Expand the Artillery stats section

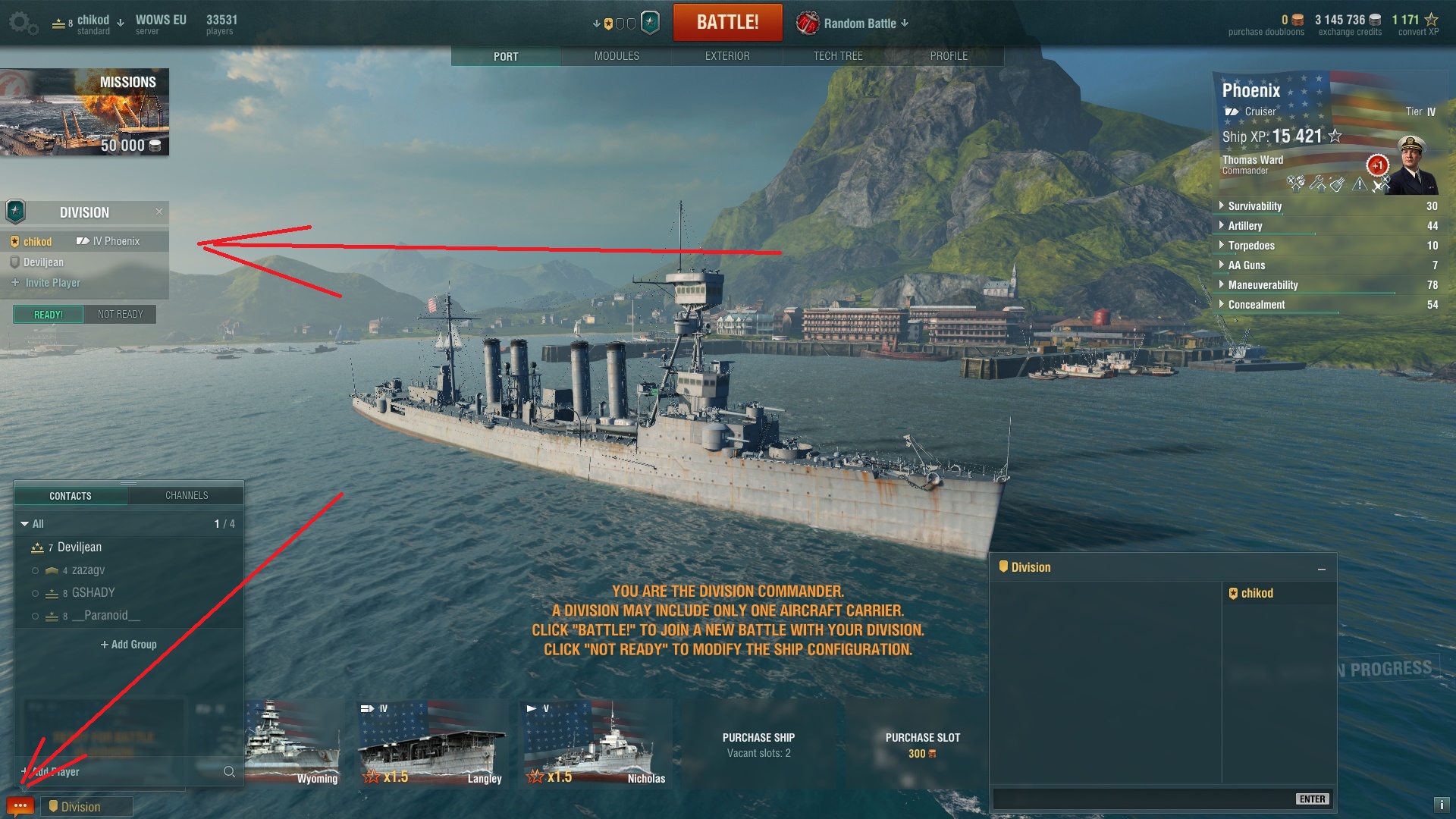1245,226
